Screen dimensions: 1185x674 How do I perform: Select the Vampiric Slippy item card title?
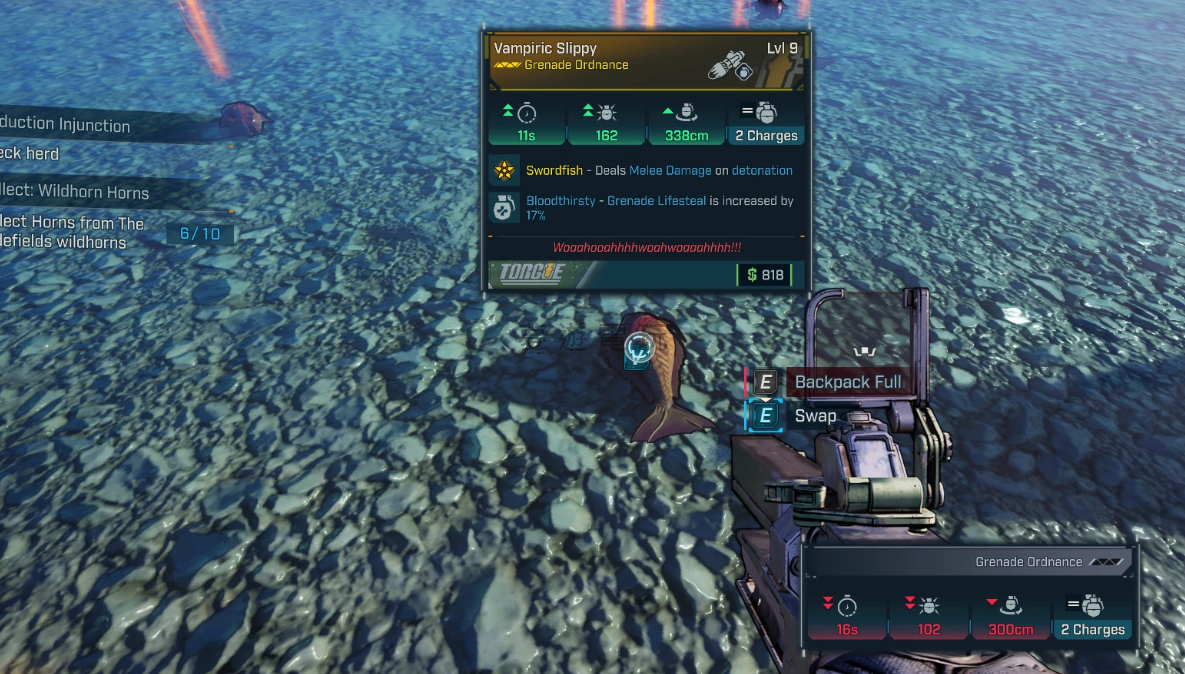pos(545,48)
